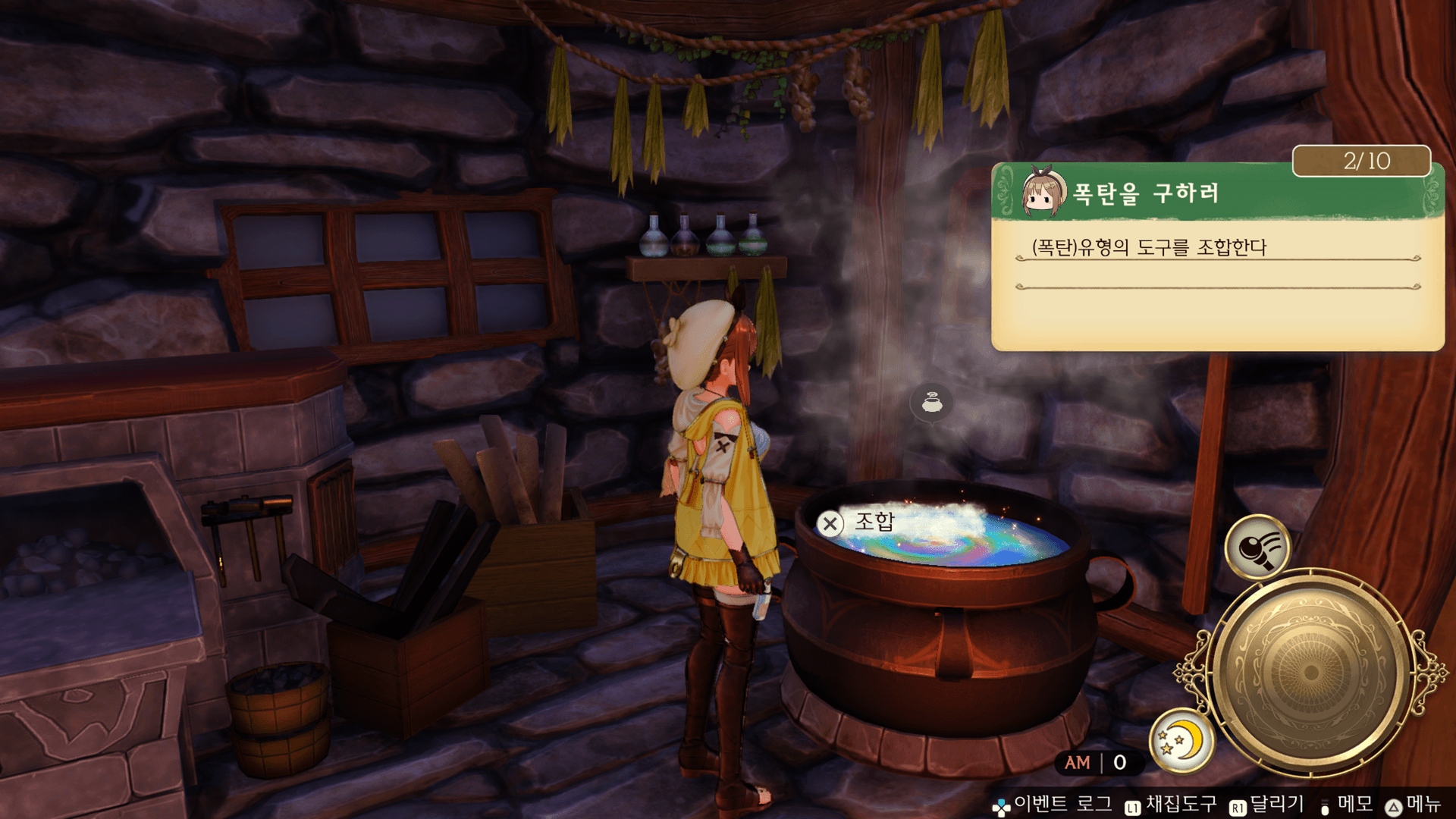The image size is (1456, 819).
Task: Open the 메뉴 main menu
Action: pyautogui.click(x=1414, y=804)
